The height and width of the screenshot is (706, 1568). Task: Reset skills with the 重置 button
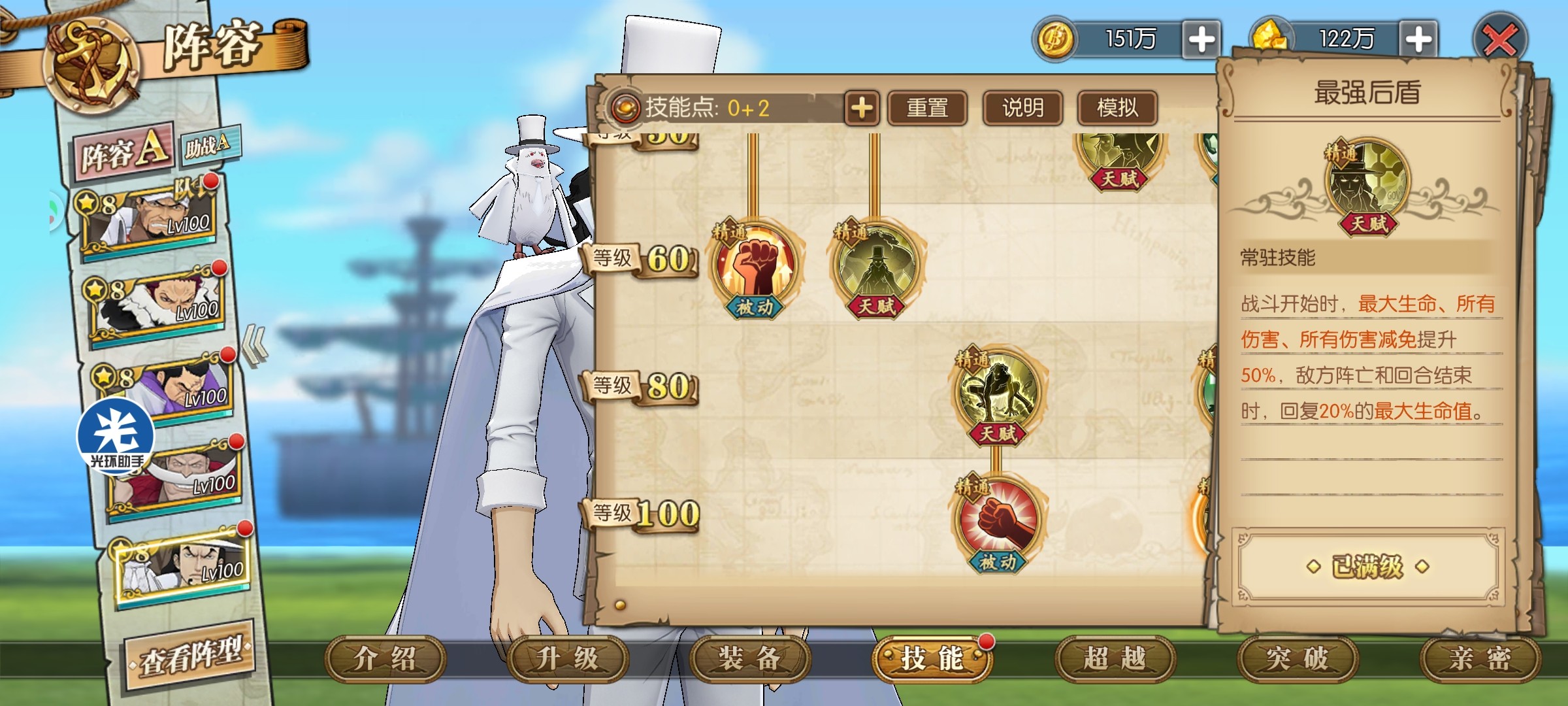point(927,108)
